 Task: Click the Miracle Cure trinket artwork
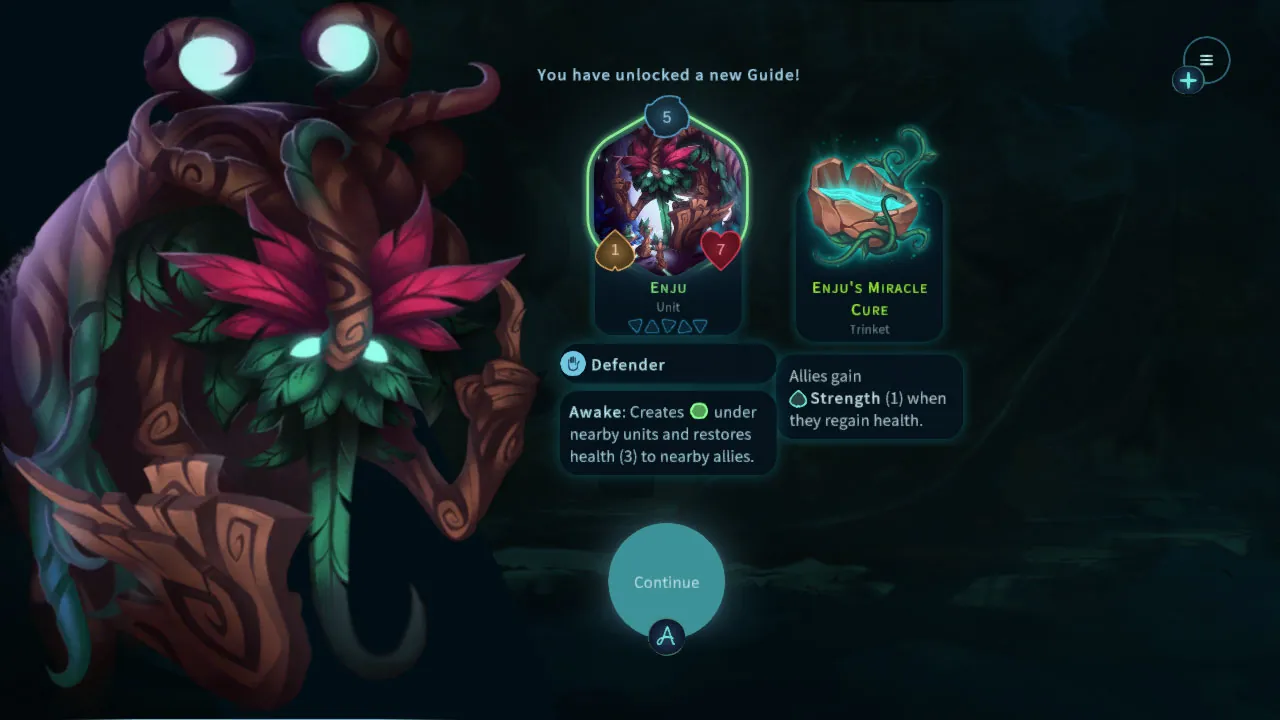[x=869, y=198]
